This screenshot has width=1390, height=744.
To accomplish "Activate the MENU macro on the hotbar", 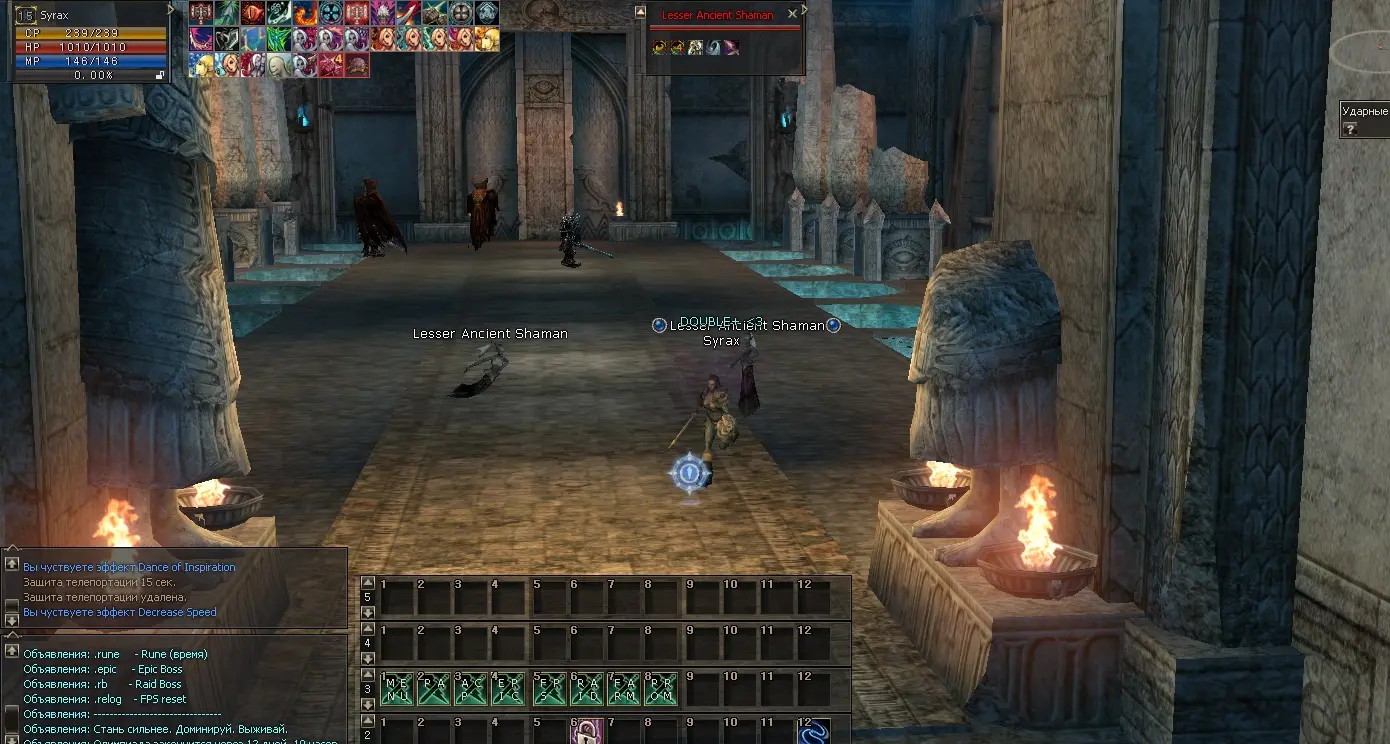I will 397,689.
